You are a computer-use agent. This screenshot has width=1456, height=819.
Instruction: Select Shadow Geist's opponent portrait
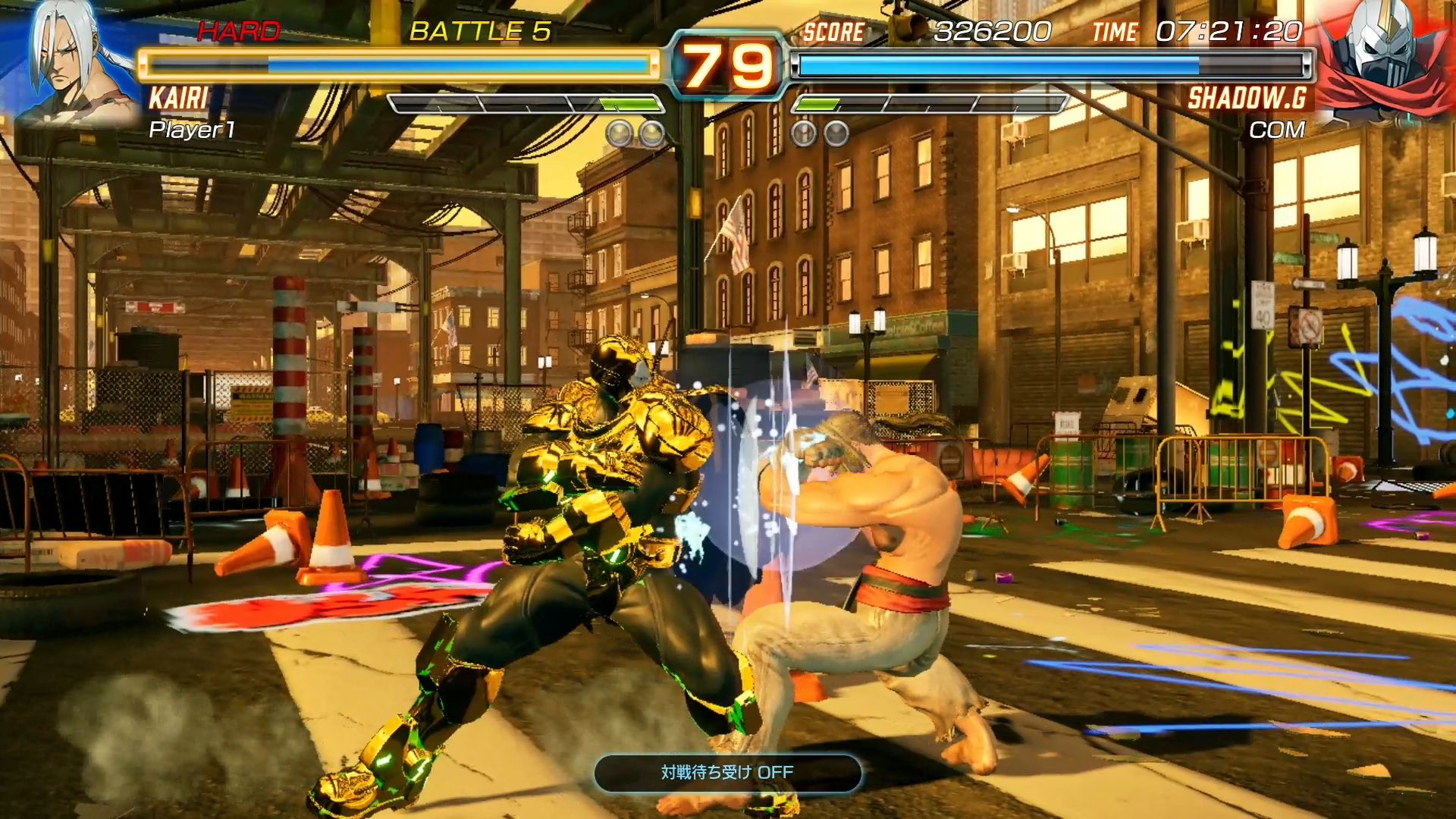point(1384,61)
